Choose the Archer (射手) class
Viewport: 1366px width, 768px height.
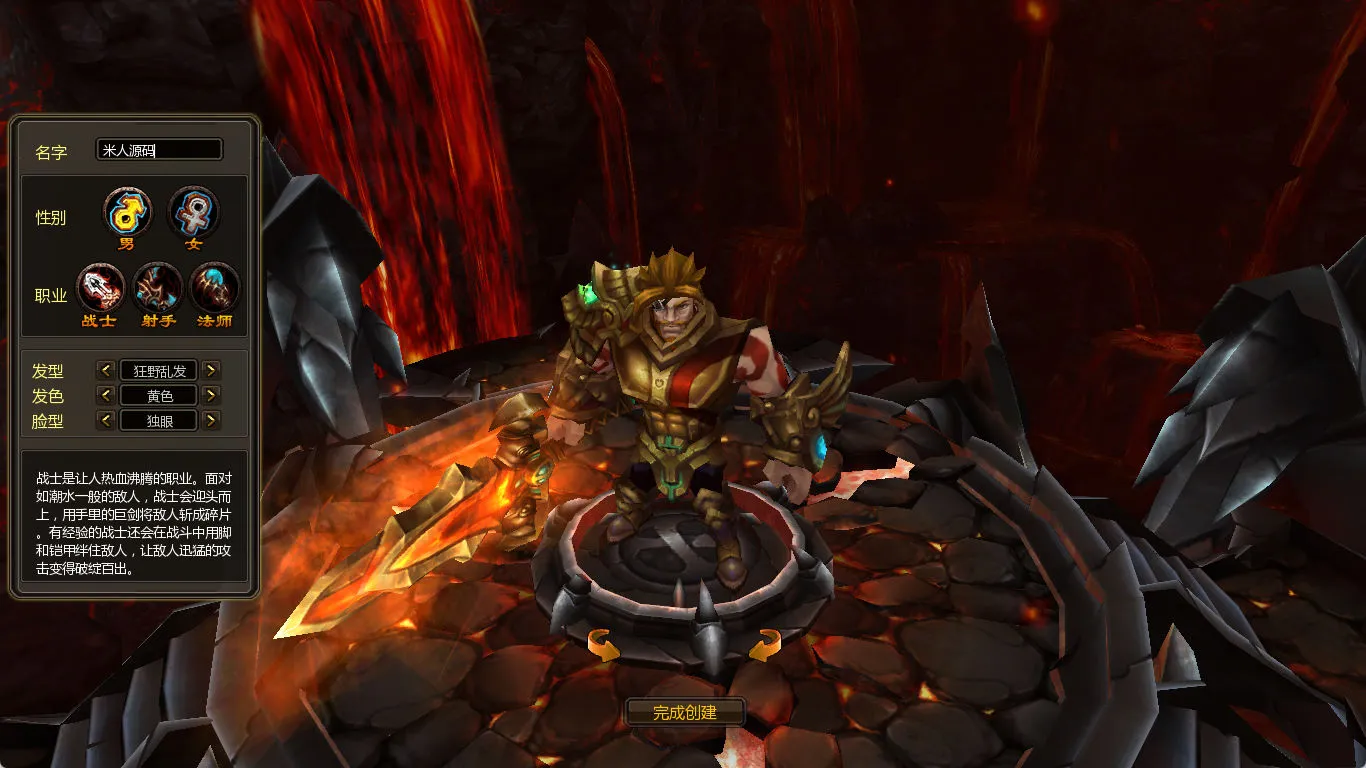pyautogui.click(x=158, y=288)
